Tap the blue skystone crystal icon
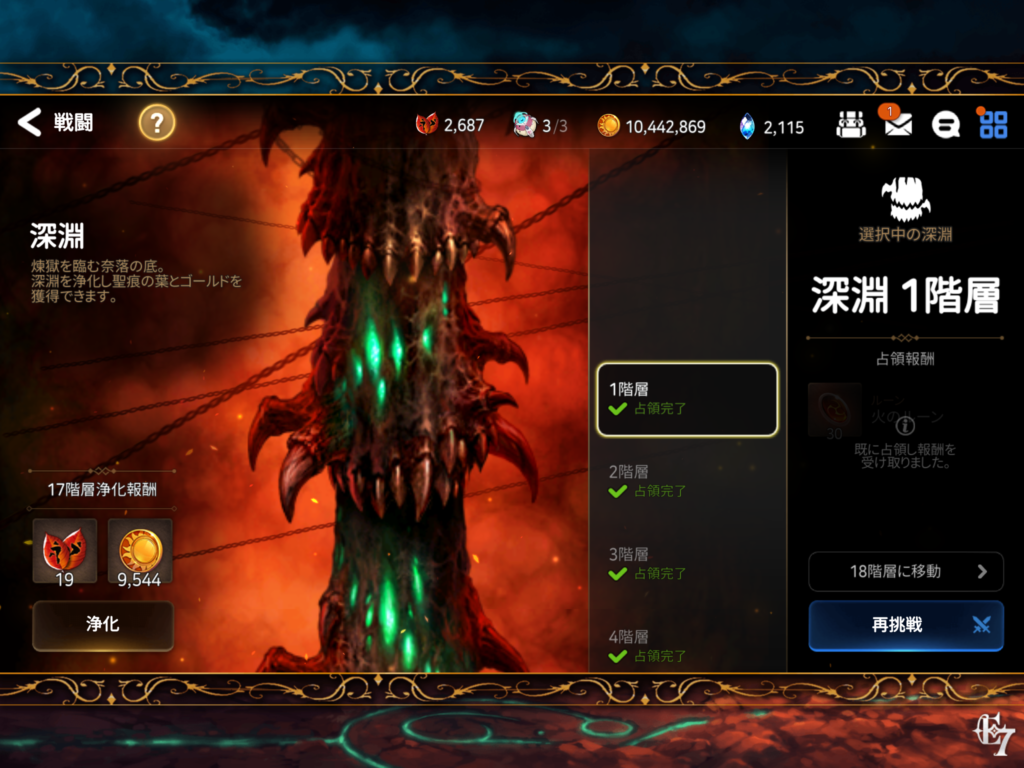1024x768 pixels. [x=747, y=125]
